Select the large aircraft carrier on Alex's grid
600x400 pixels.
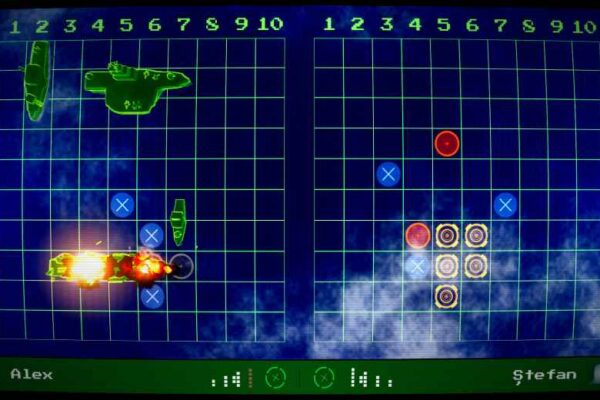(x=136, y=84)
